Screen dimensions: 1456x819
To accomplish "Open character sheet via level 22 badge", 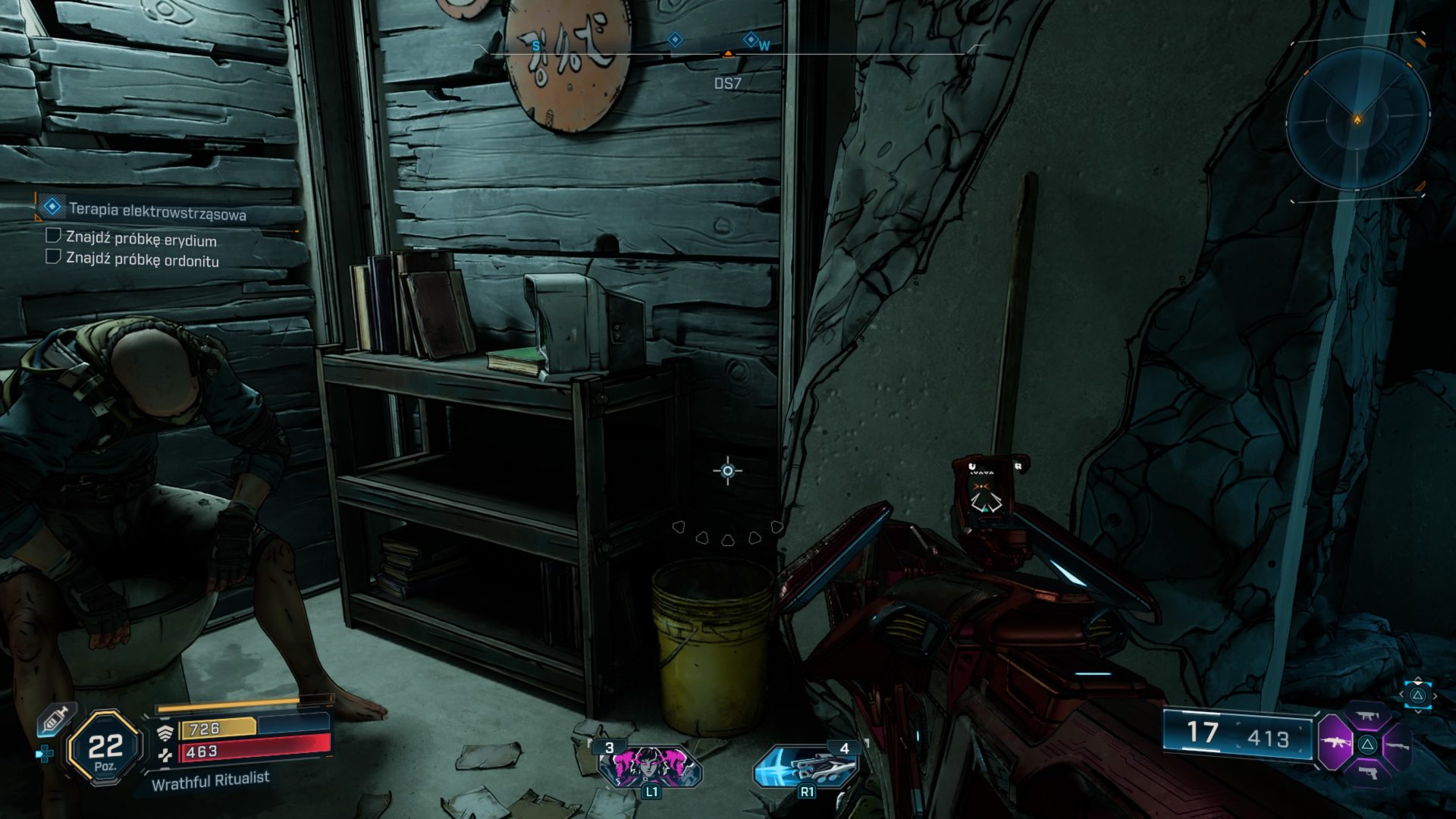I will (105, 748).
